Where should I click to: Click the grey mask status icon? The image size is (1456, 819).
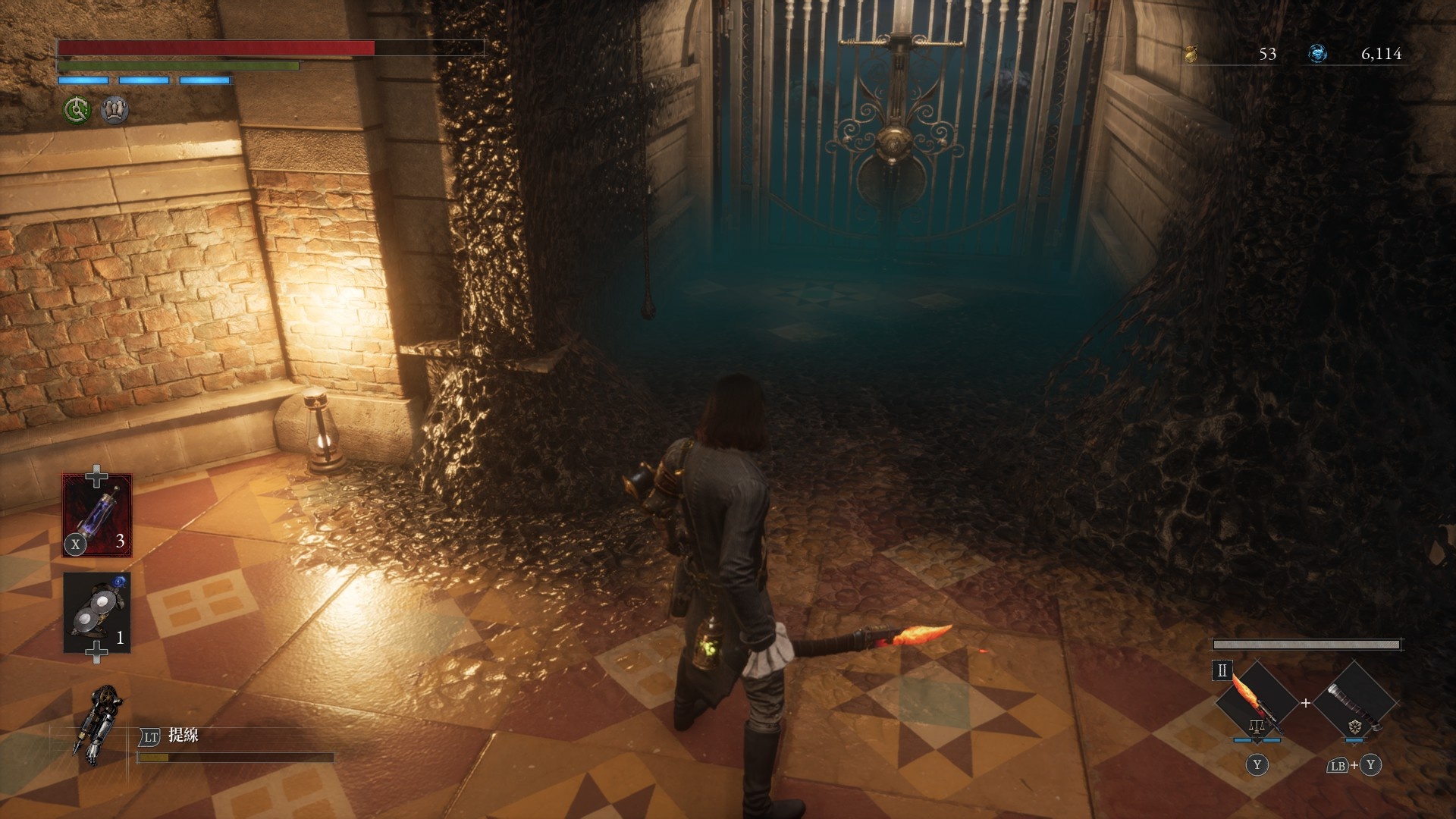click(115, 111)
